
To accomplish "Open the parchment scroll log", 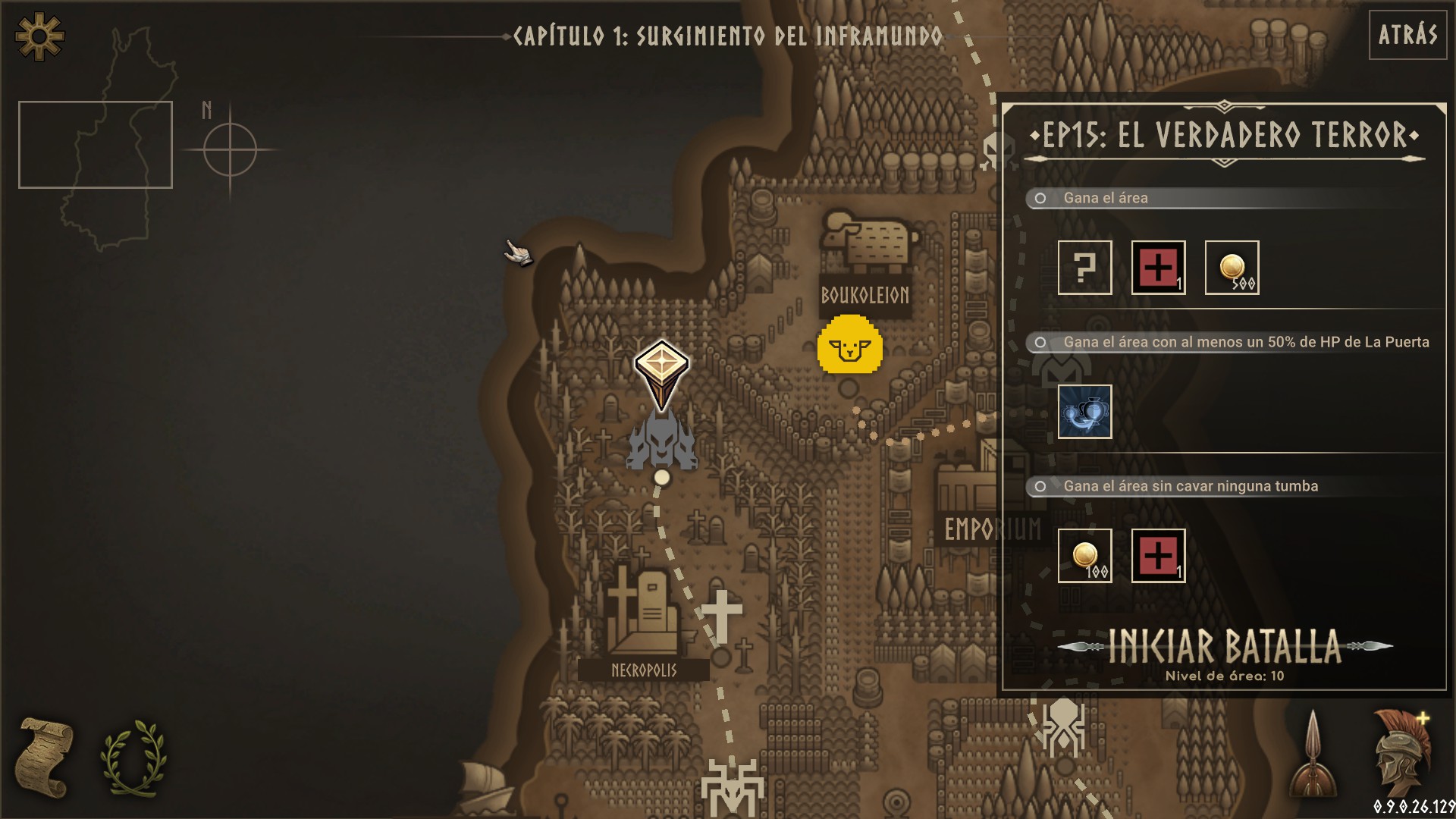I will (x=45, y=757).
